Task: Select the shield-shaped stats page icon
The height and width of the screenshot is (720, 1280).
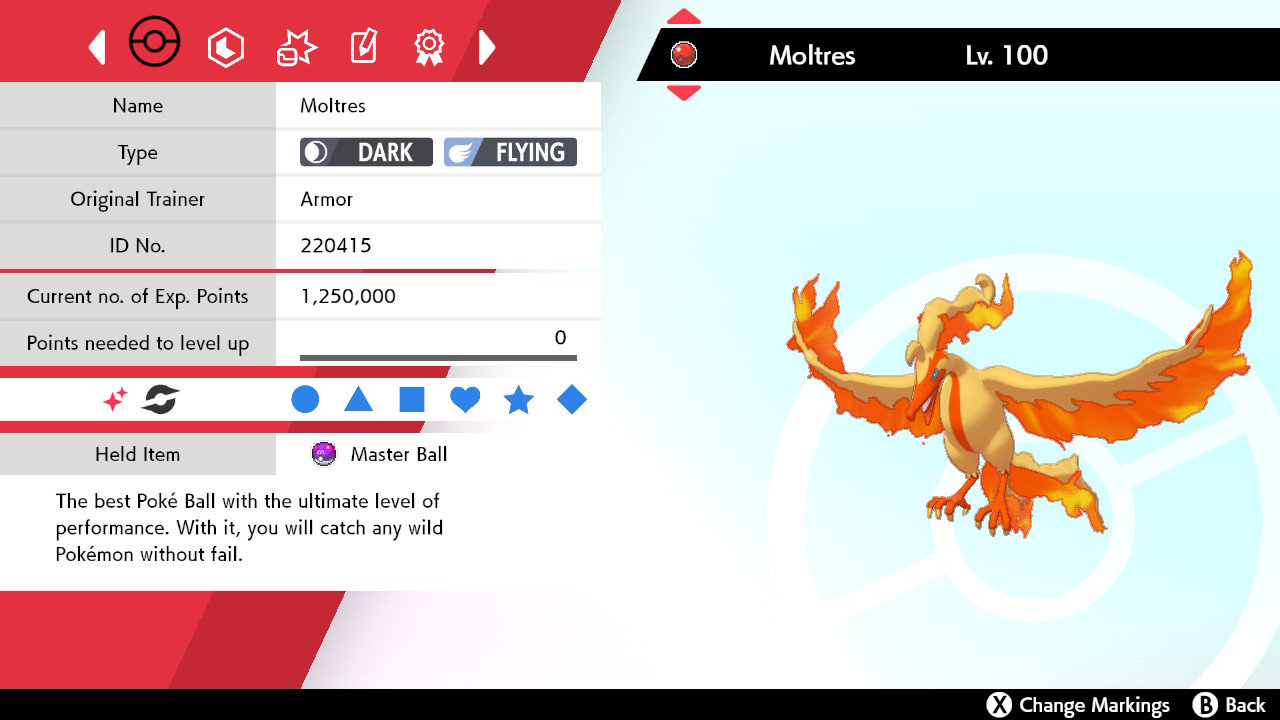Action: pyautogui.click(x=226, y=44)
